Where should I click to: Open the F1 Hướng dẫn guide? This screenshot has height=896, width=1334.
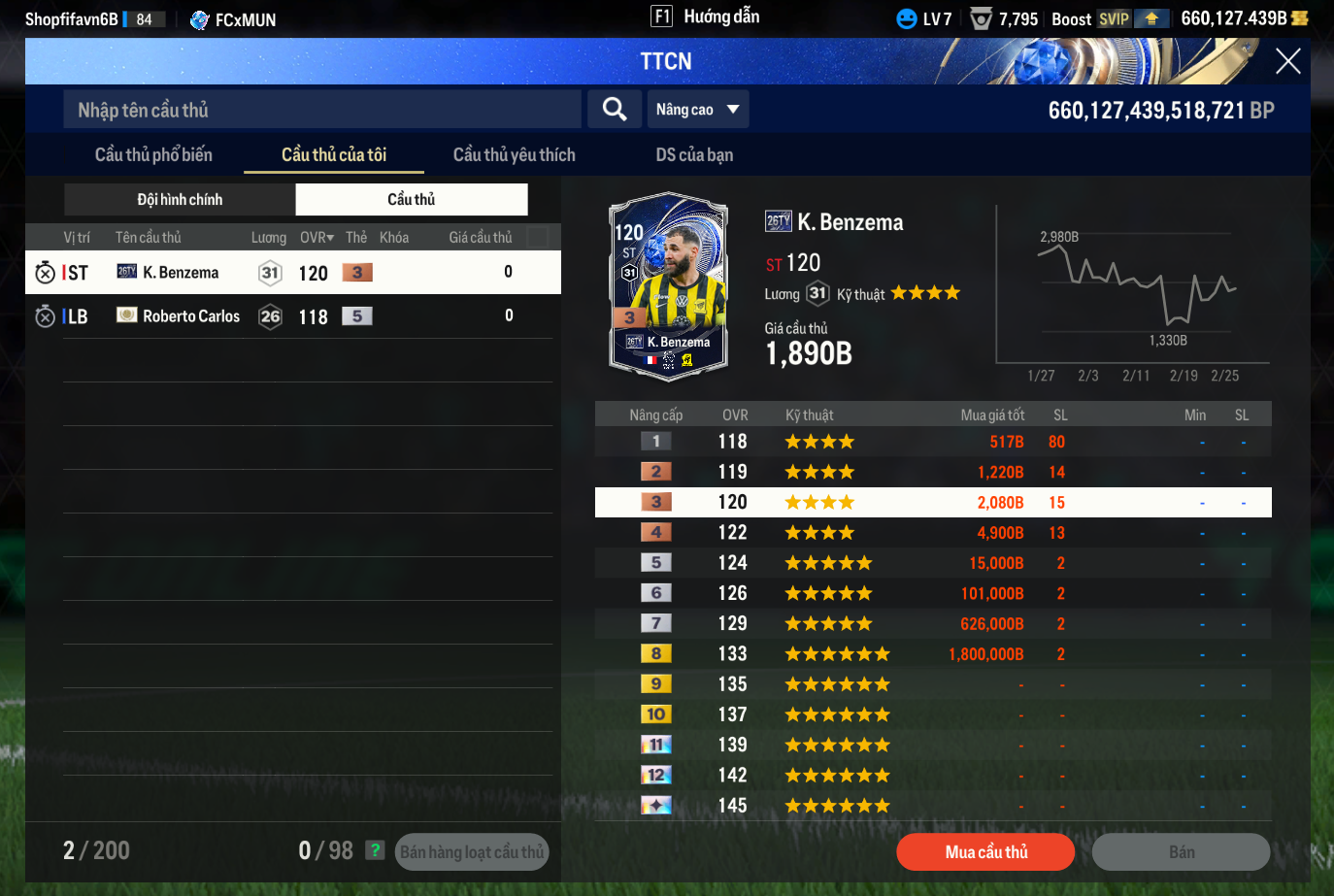pyautogui.click(x=706, y=17)
